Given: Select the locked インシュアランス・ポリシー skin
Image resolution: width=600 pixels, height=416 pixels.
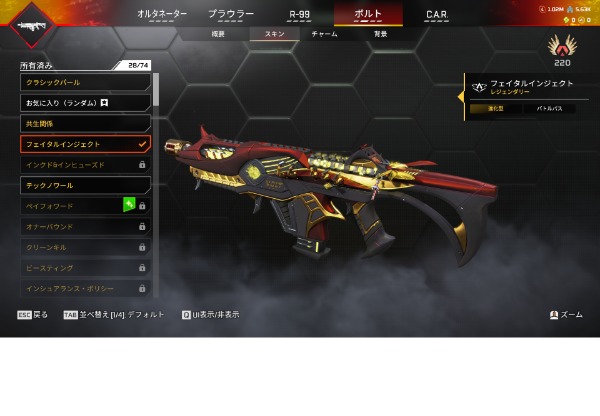Looking at the screenshot, I should click(x=85, y=288).
